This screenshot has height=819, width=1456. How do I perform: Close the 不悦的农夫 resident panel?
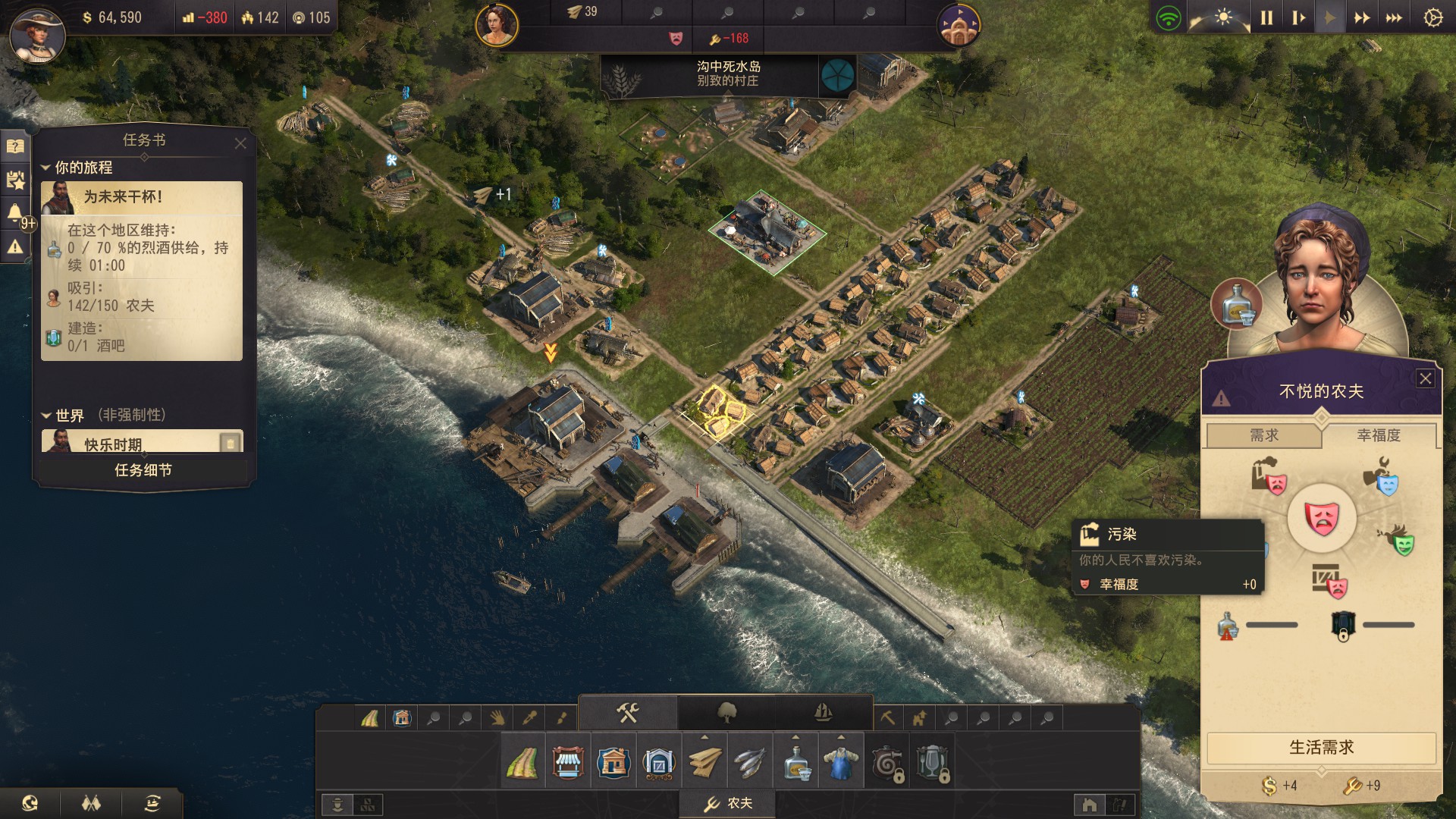[1426, 378]
